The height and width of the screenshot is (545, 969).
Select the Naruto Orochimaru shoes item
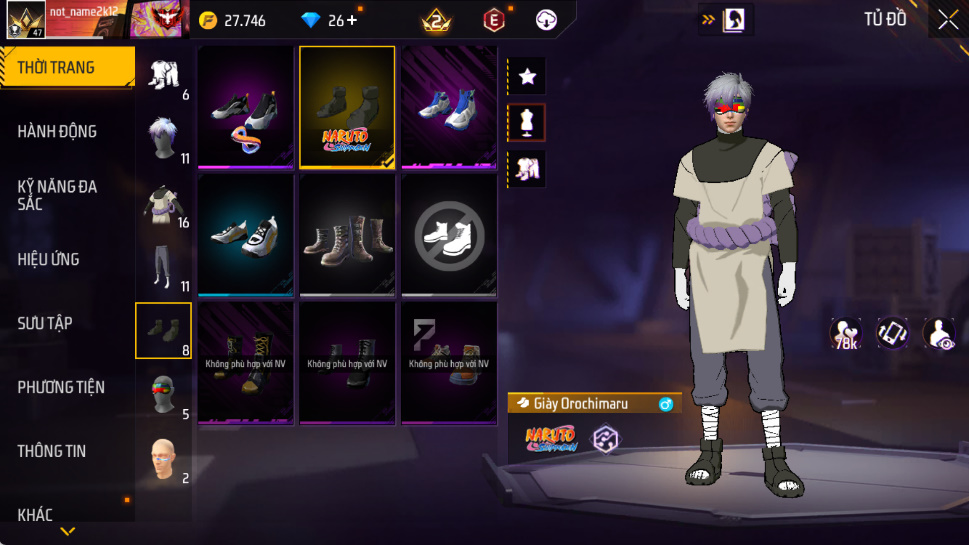[347, 107]
